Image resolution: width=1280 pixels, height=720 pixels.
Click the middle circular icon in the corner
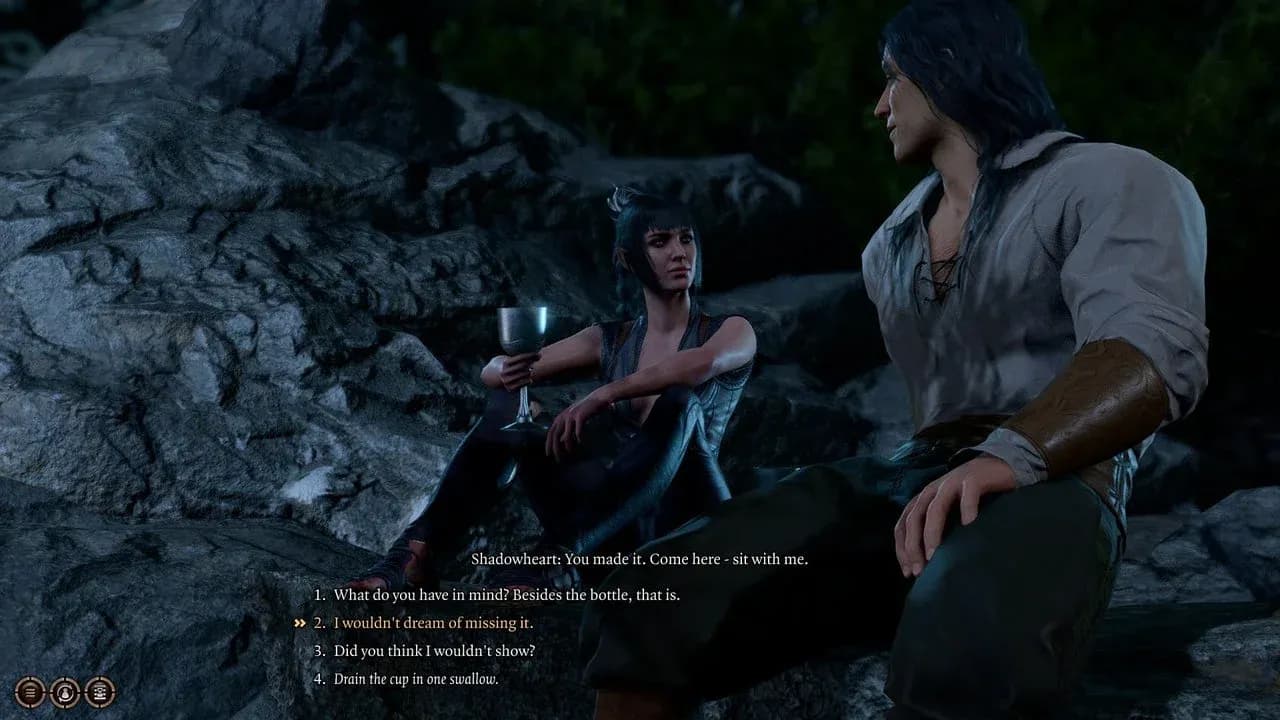pyautogui.click(x=64, y=692)
